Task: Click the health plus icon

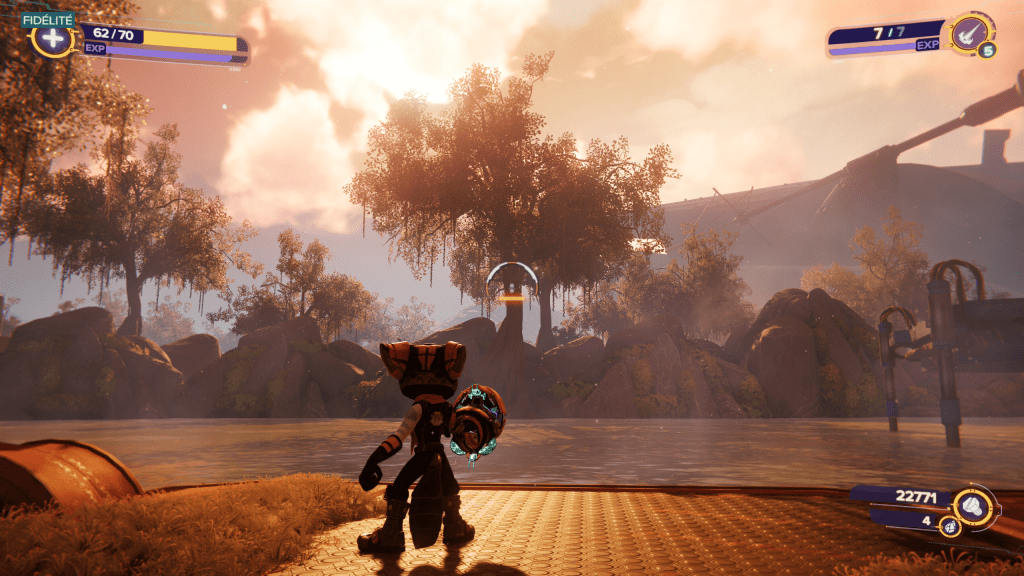Action: (52, 40)
